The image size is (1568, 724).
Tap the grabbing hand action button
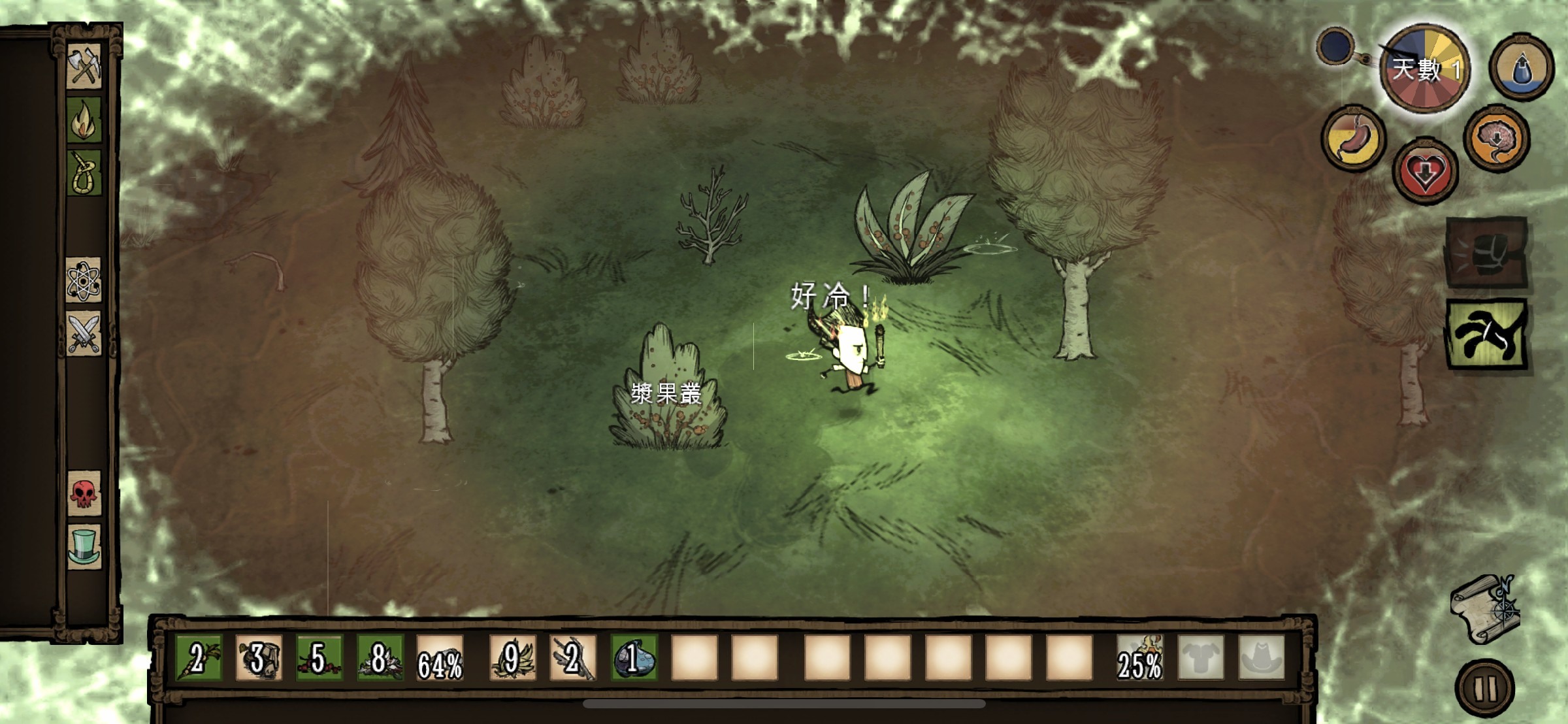tap(1487, 335)
